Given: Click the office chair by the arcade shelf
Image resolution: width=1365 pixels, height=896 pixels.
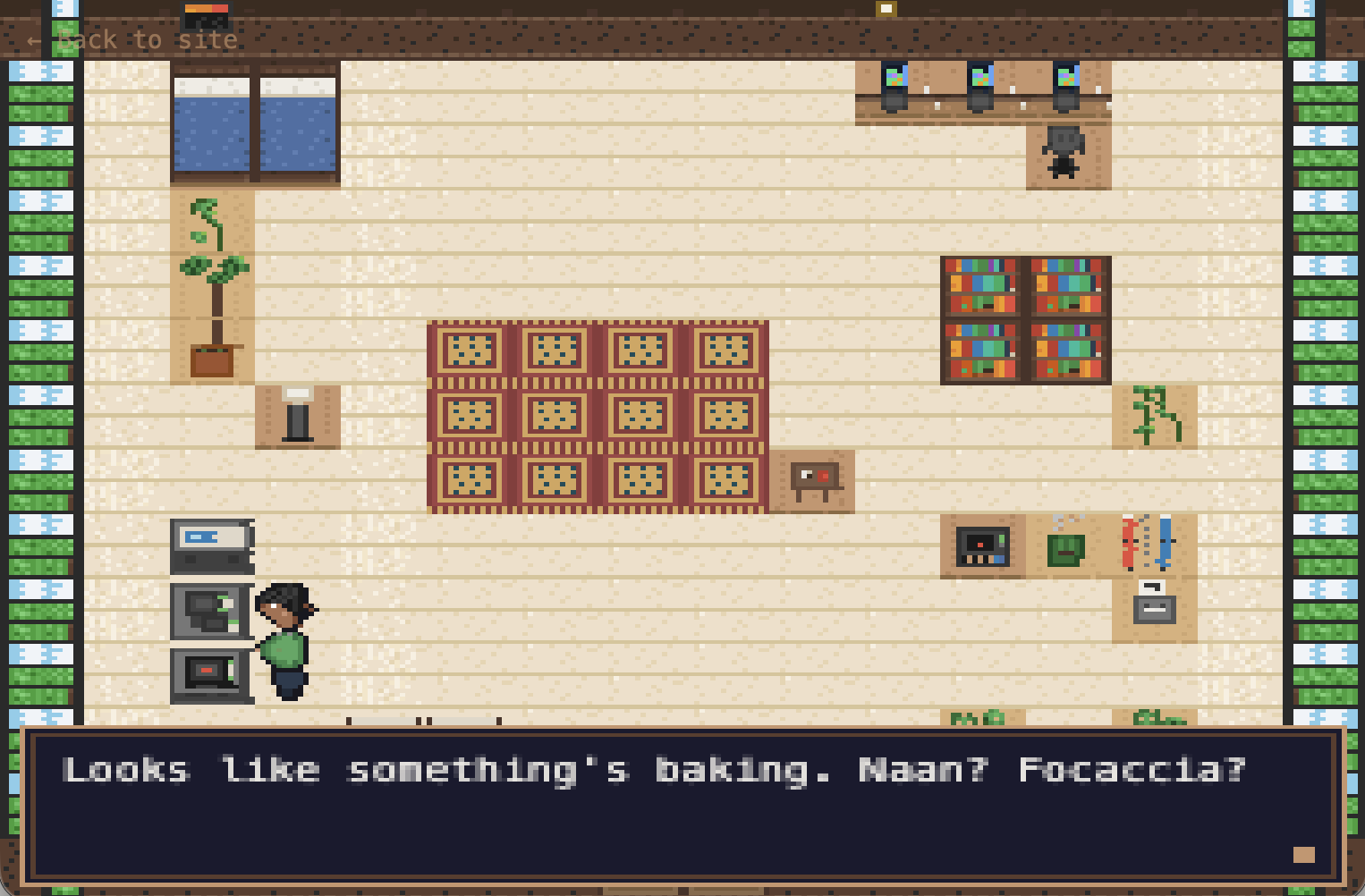Looking at the screenshot, I should tap(1062, 152).
